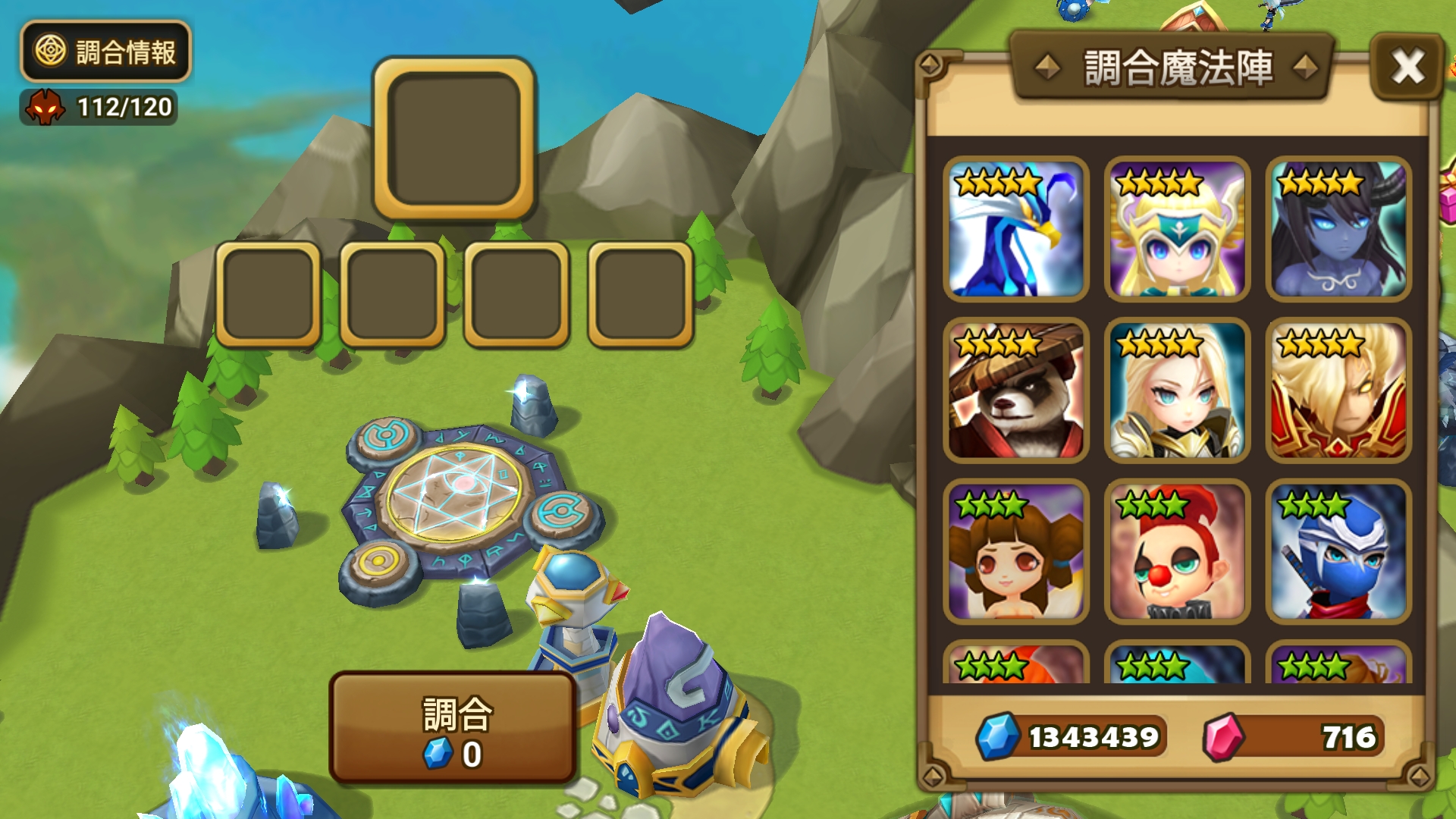Viewport: 1456px width, 819px height.
Task: Tap the 調合 fuse button
Action: pos(453,728)
